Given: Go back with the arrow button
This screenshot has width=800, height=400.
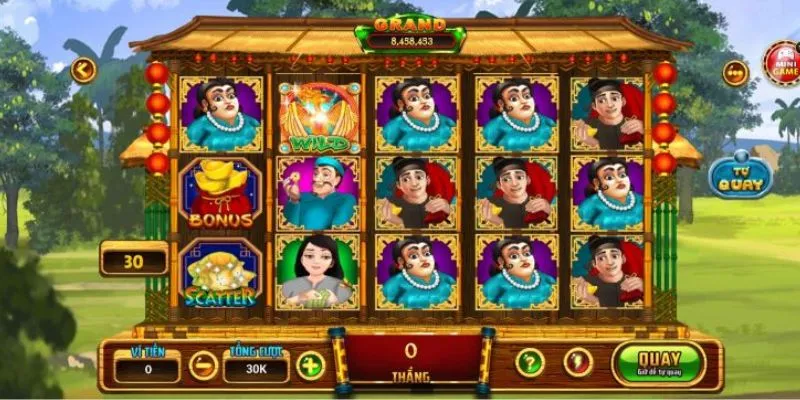Looking at the screenshot, I should [x=83, y=70].
